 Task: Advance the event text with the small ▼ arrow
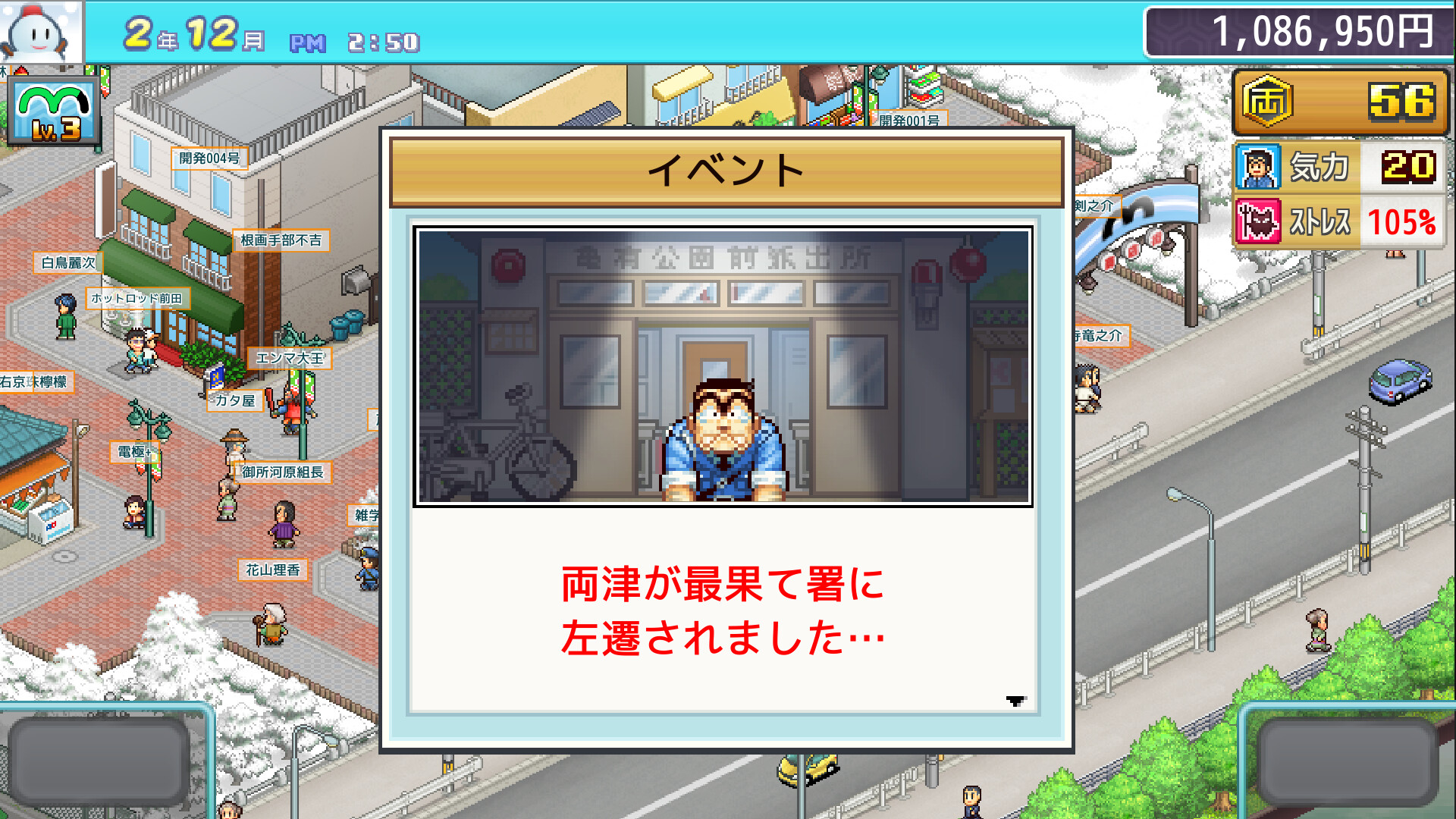click(x=1014, y=701)
